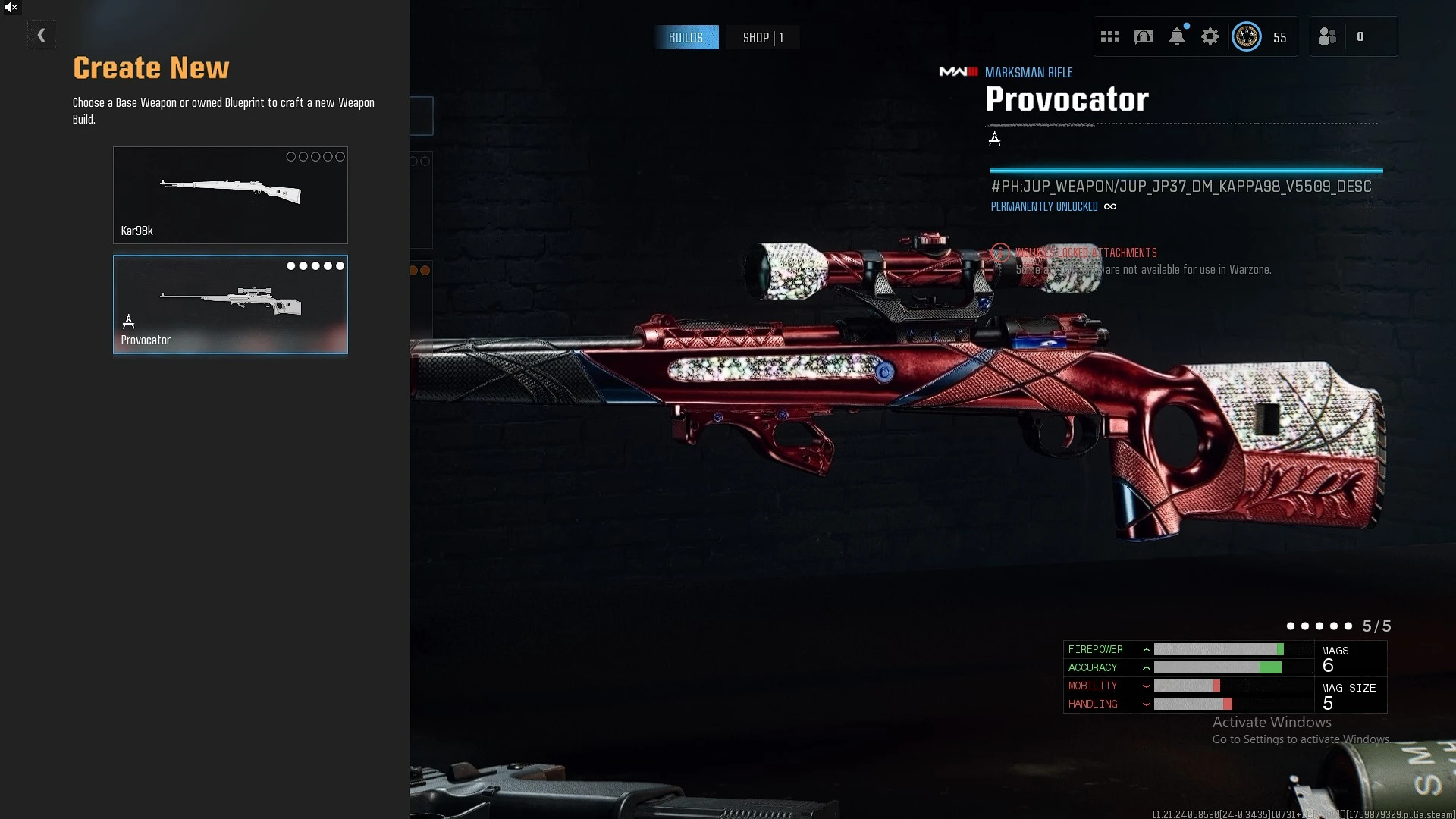This screenshot has width=1456, height=819.
Task: Go back with the left arrow button
Action: 42,35
